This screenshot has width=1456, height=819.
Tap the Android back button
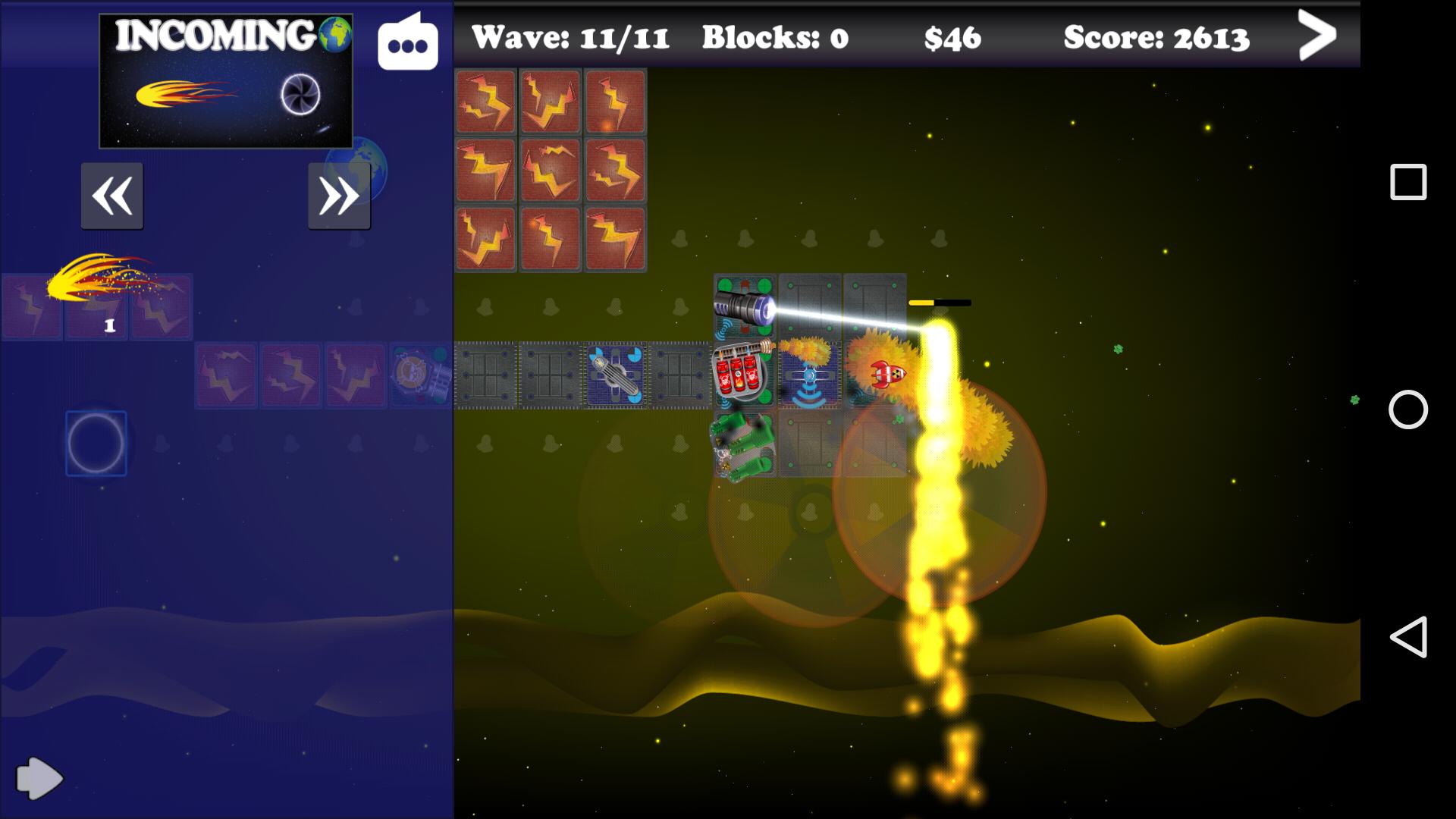pos(1408,637)
